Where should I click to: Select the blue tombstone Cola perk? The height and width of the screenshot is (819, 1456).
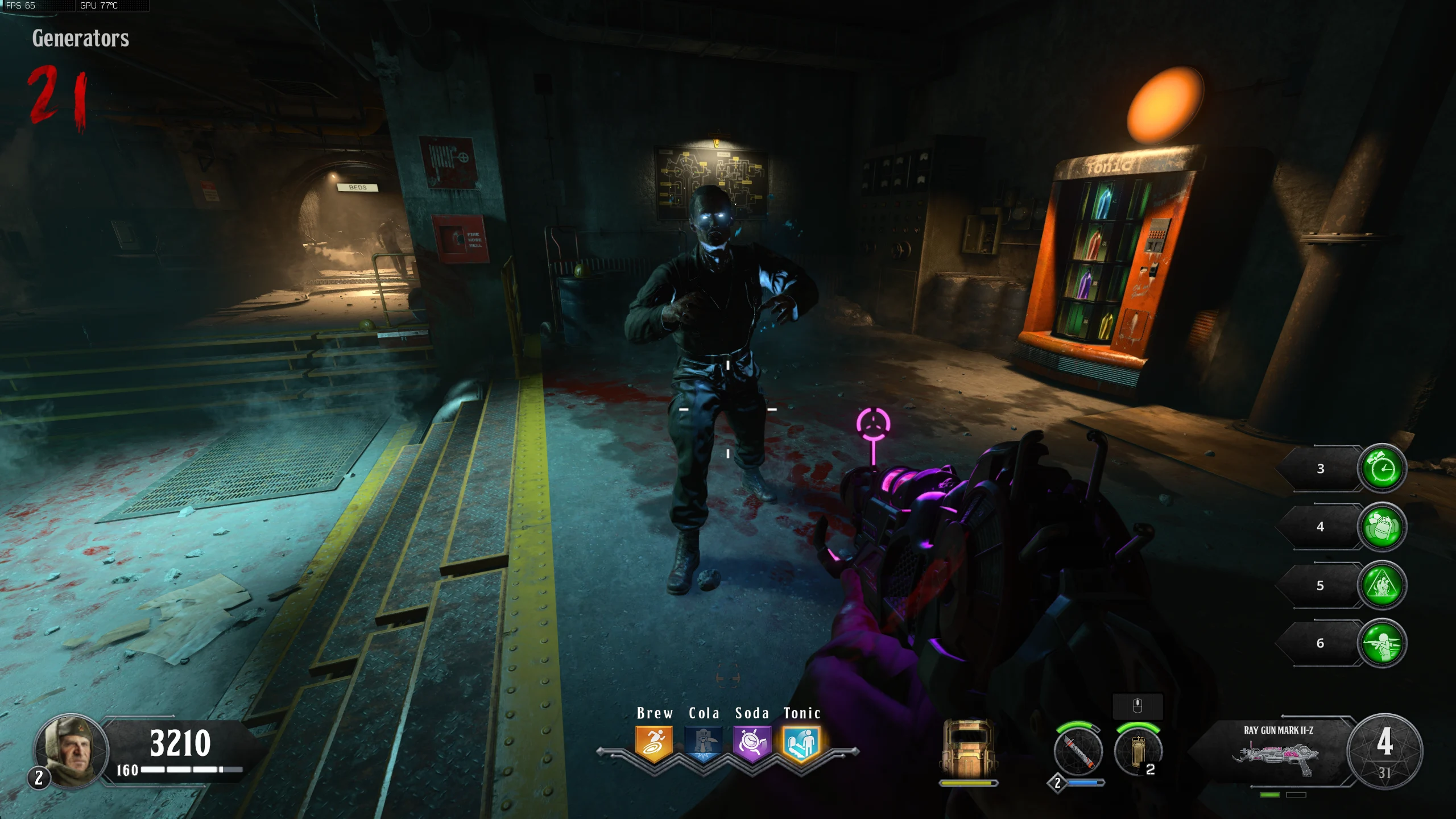tap(703, 743)
